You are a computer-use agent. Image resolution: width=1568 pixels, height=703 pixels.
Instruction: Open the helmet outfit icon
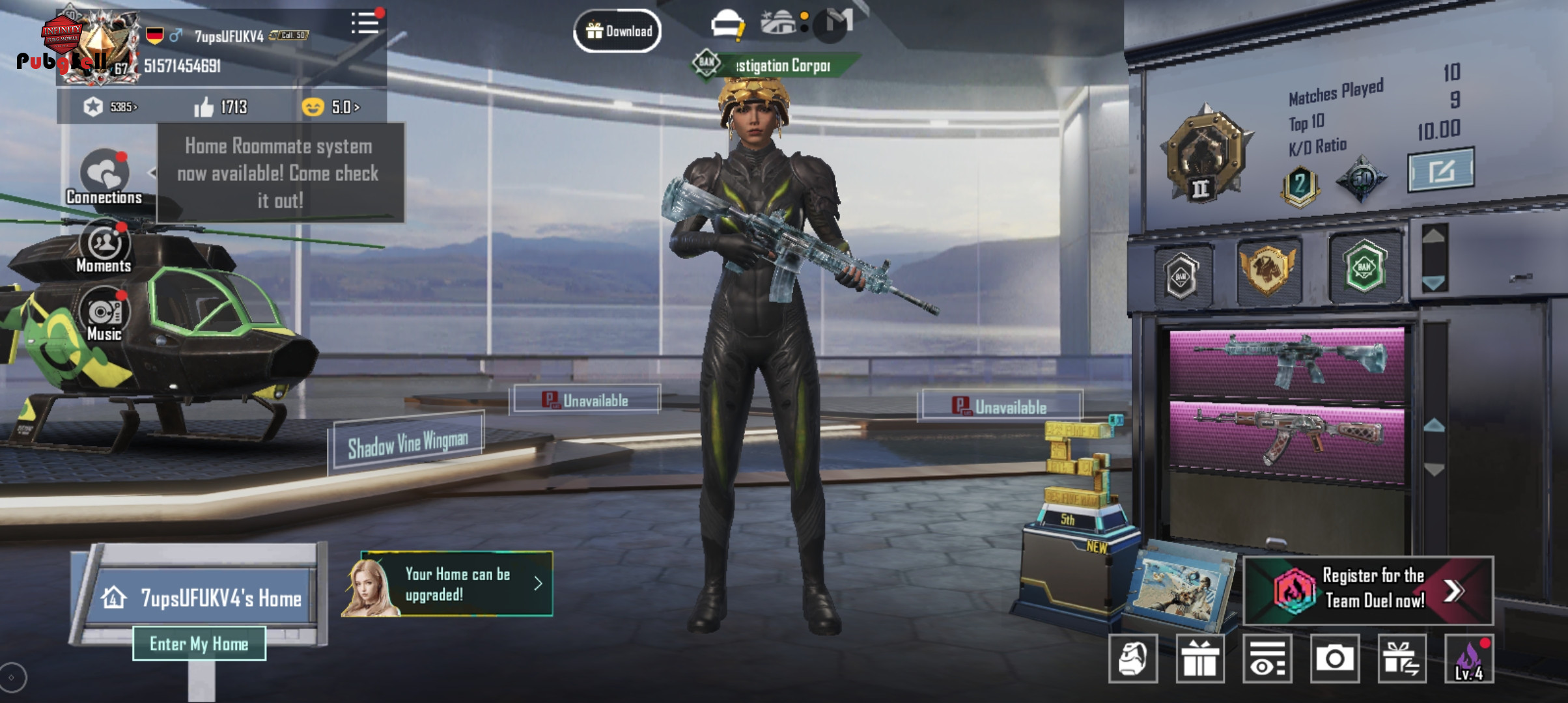click(x=727, y=25)
